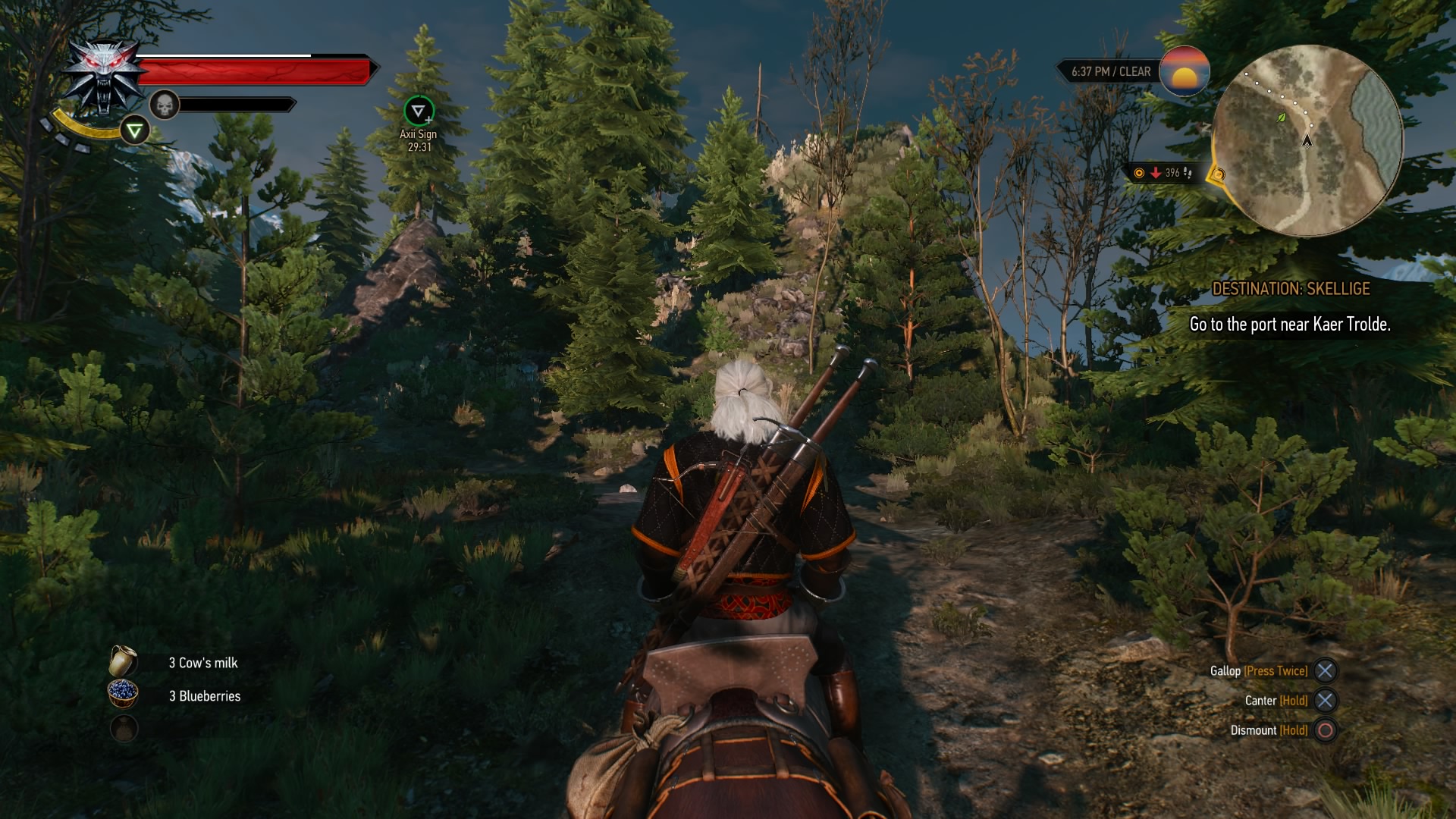Image resolution: width=1456 pixels, height=819 pixels.
Task: Select the Axii Sign buff icon
Action: click(418, 111)
